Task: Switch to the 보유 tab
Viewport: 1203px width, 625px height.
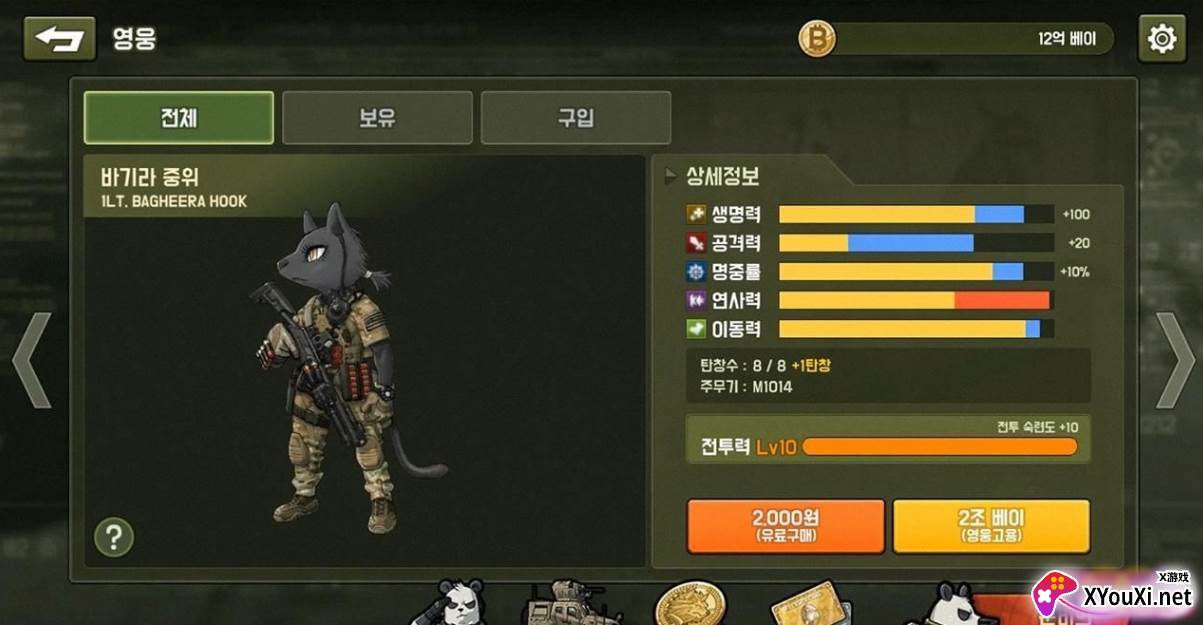Action: (x=377, y=118)
